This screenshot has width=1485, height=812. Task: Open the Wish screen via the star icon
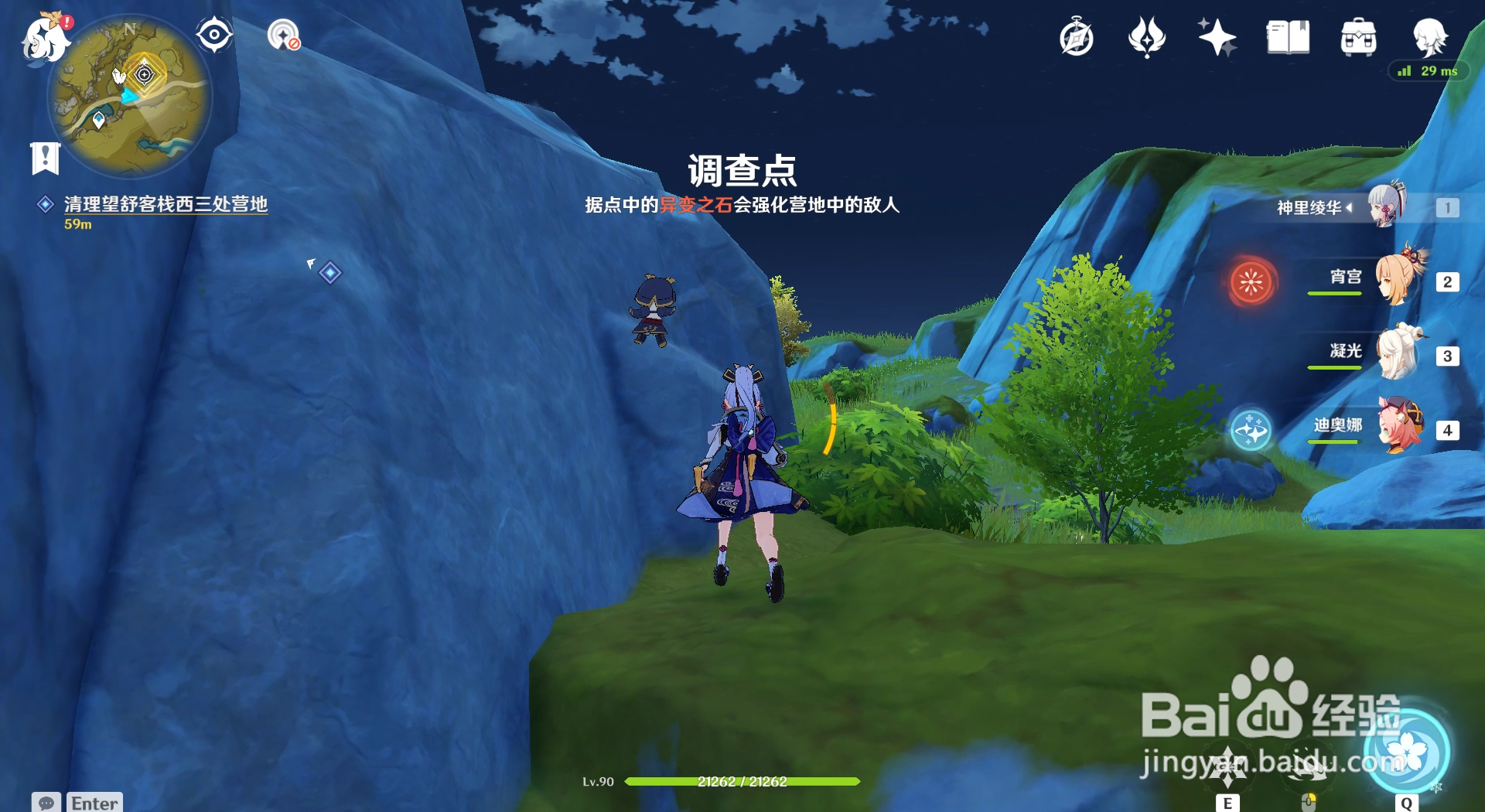tap(1147, 36)
